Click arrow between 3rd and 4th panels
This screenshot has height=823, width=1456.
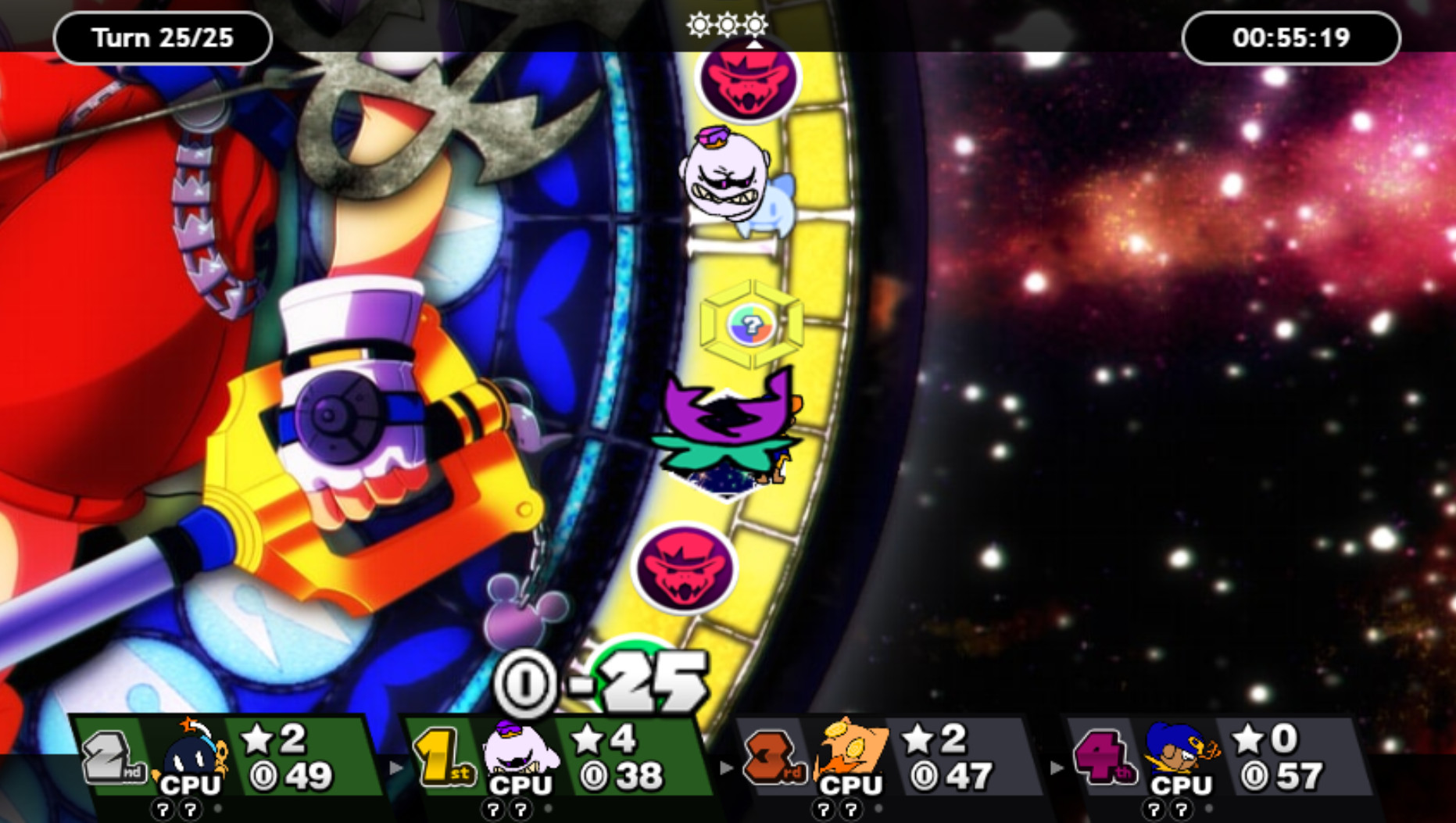(x=1057, y=770)
